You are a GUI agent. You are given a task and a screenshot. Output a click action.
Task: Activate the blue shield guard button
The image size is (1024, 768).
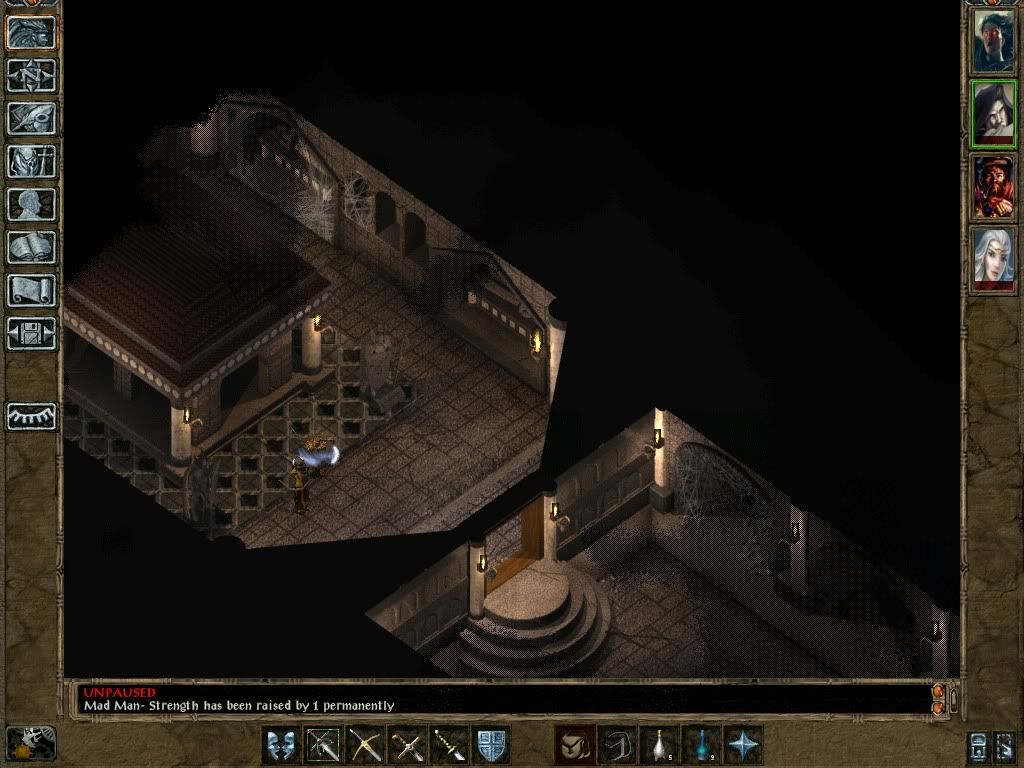(491, 745)
